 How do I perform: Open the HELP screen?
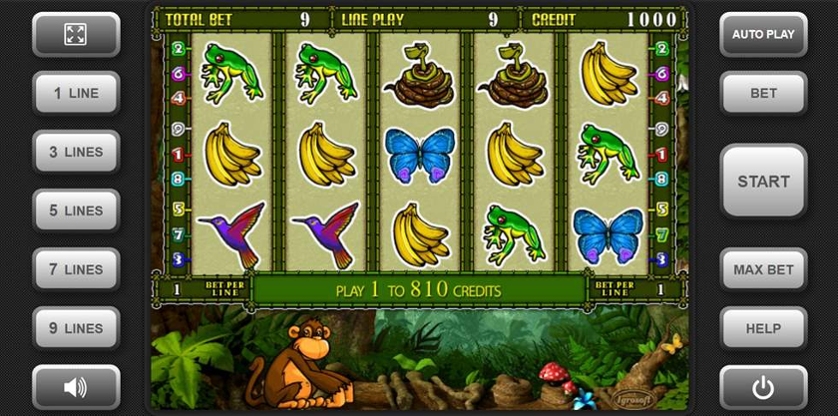point(763,328)
